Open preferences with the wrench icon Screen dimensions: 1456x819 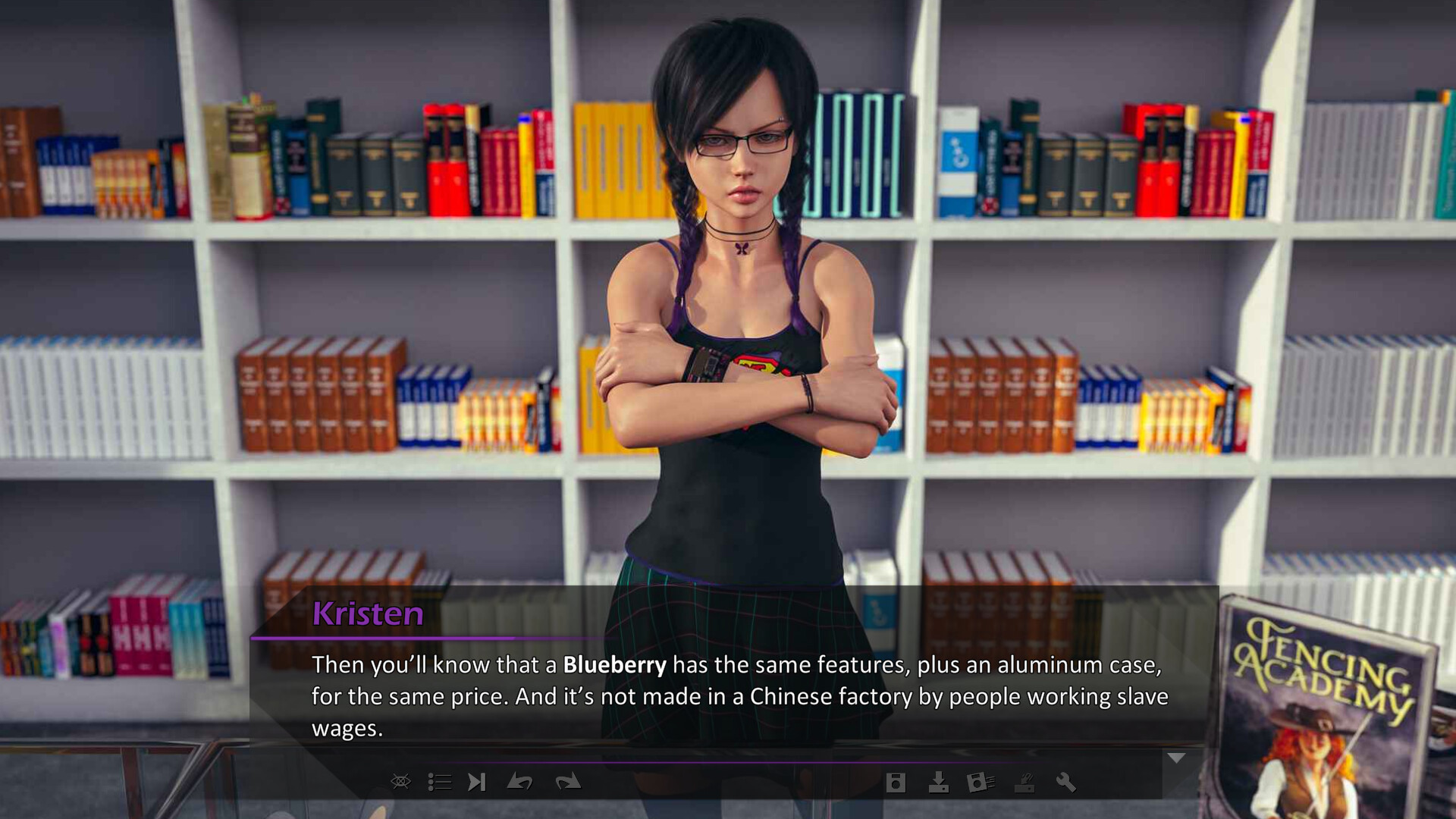(x=1066, y=783)
